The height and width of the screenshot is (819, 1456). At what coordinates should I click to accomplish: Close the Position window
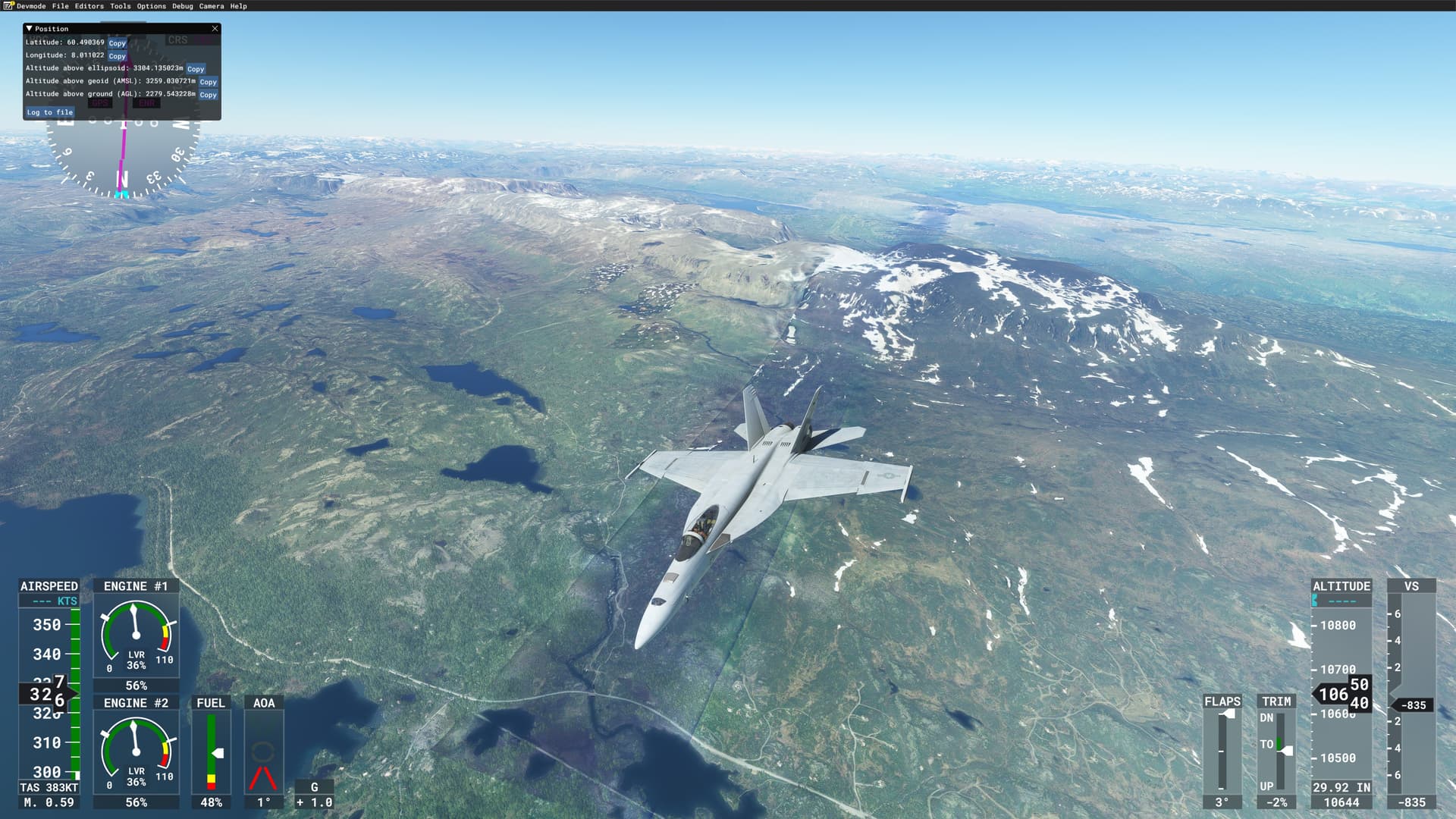tap(215, 29)
